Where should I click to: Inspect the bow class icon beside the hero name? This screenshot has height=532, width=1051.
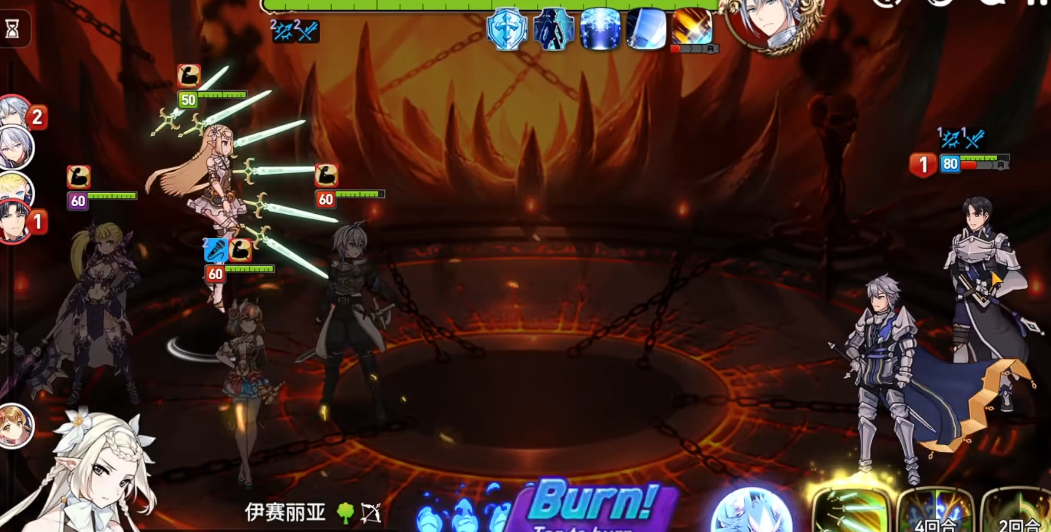tap(371, 514)
